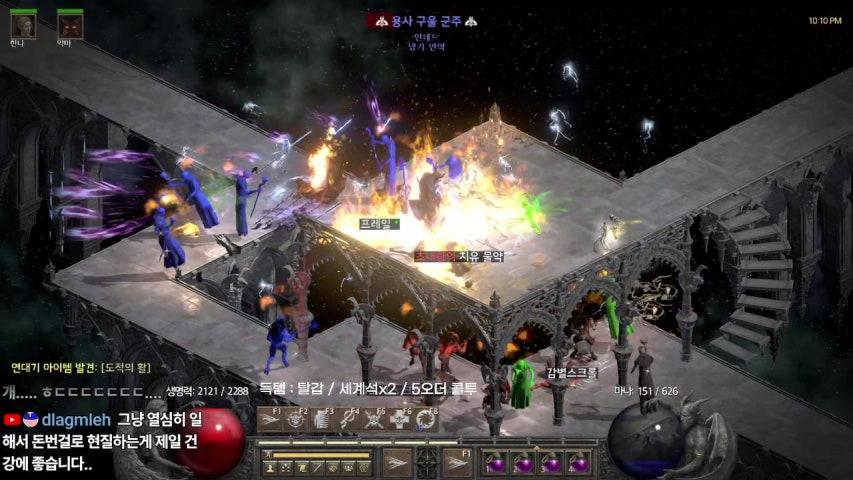This screenshot has height=480, width=853.
Task: Pick up the 프레일 item label
Action: point(378,224)
